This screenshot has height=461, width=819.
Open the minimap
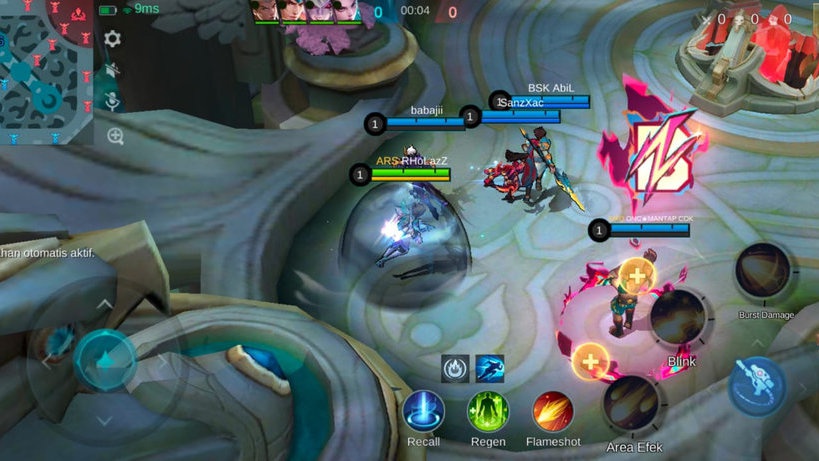pyautogui.click(x=47, y=71)
